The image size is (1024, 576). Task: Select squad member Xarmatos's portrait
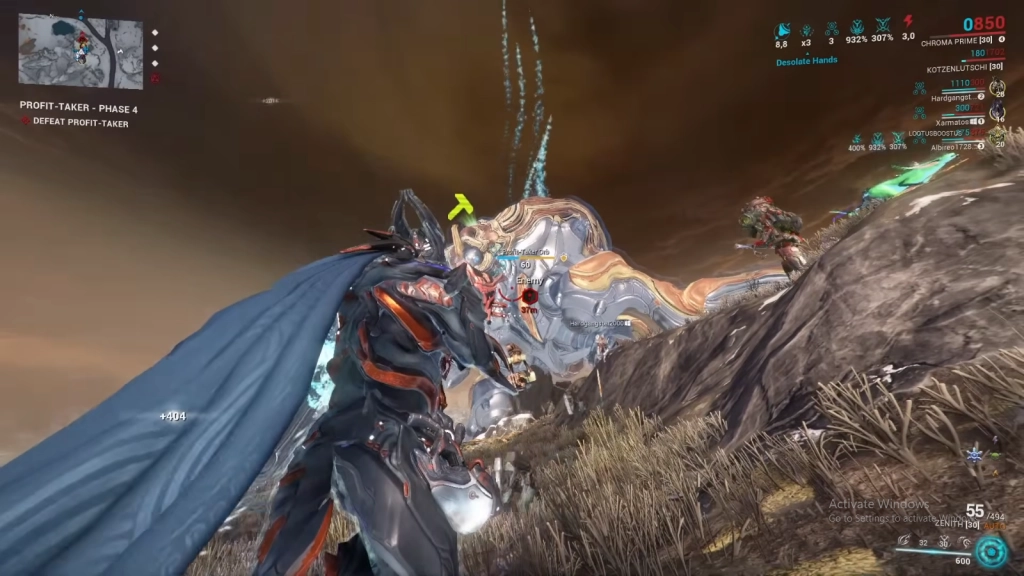[x=996, y=110]
